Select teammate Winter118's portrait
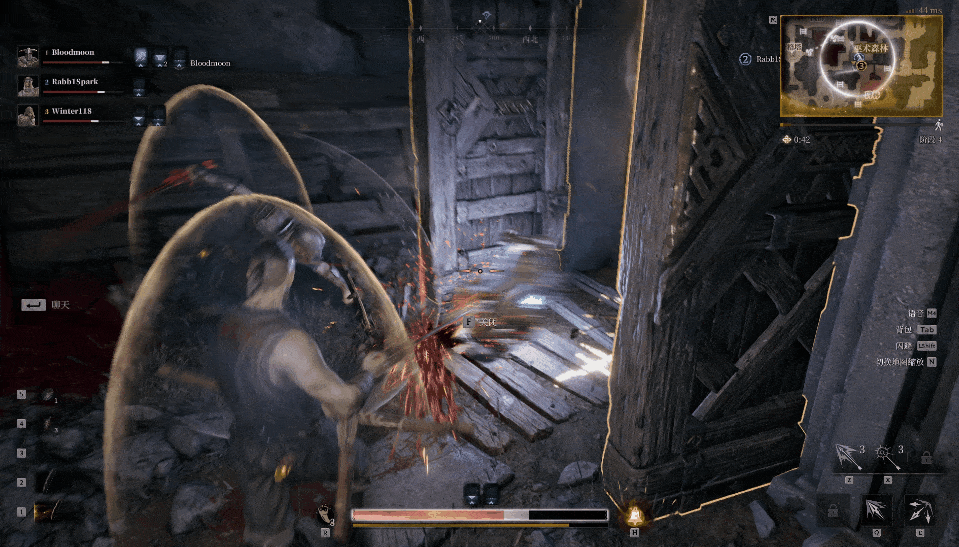This screenshot has height=547, width=959. click(x=28, y=116)
